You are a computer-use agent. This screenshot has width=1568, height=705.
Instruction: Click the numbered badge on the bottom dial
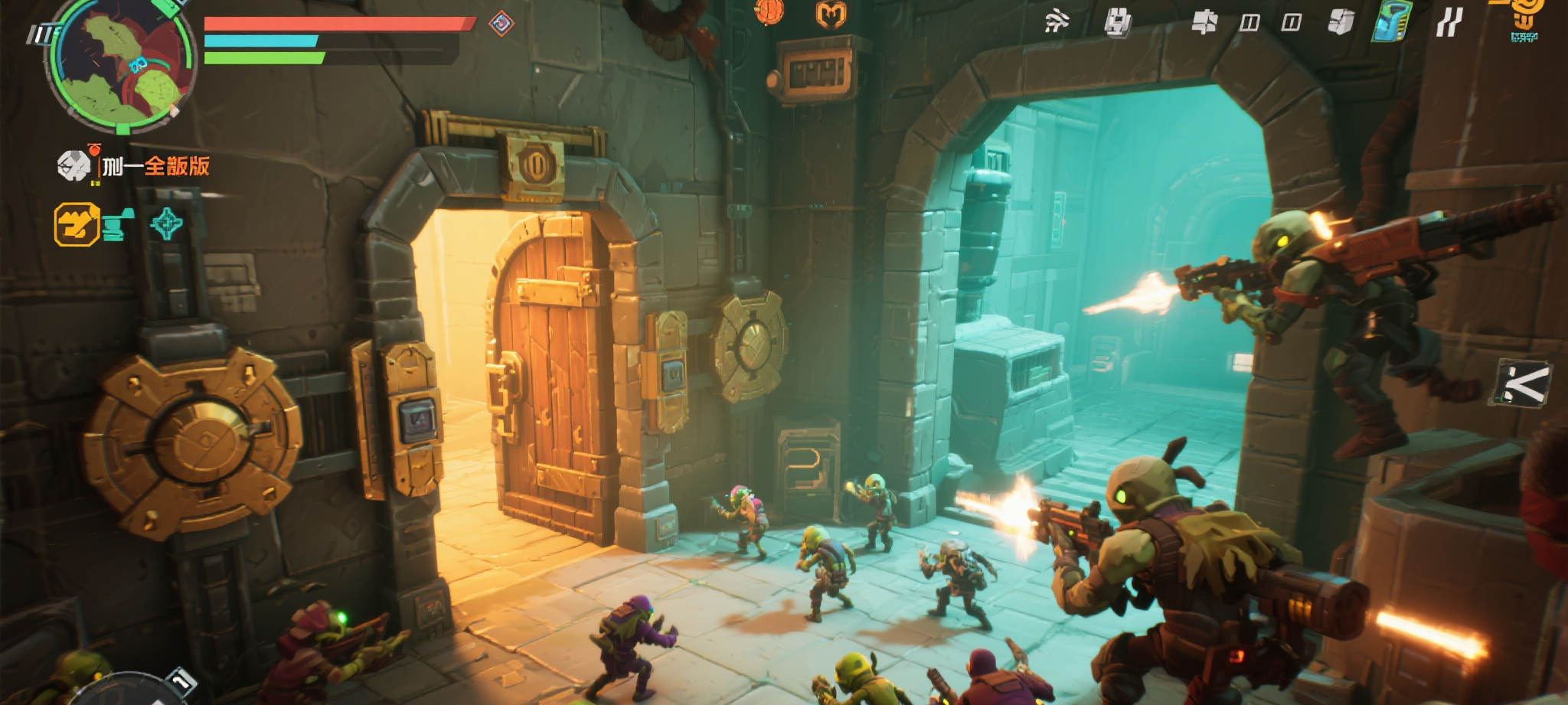(x=181, y=680)
